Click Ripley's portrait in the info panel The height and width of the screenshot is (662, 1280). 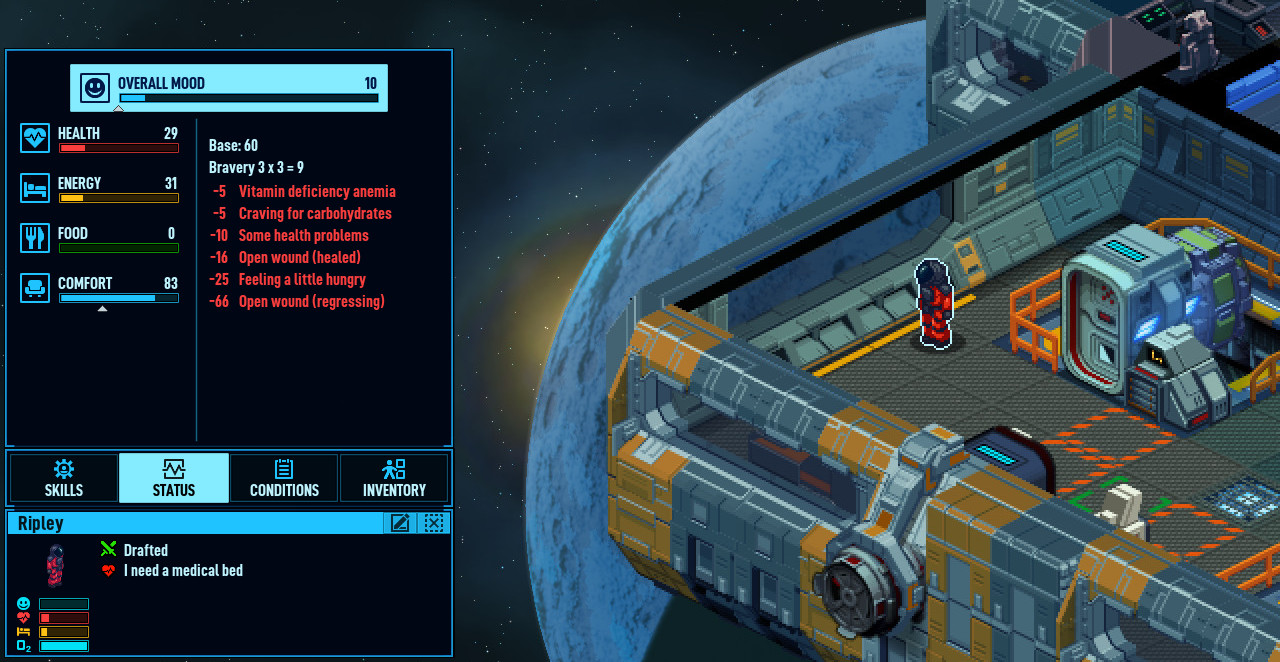[x=56, y=565]
